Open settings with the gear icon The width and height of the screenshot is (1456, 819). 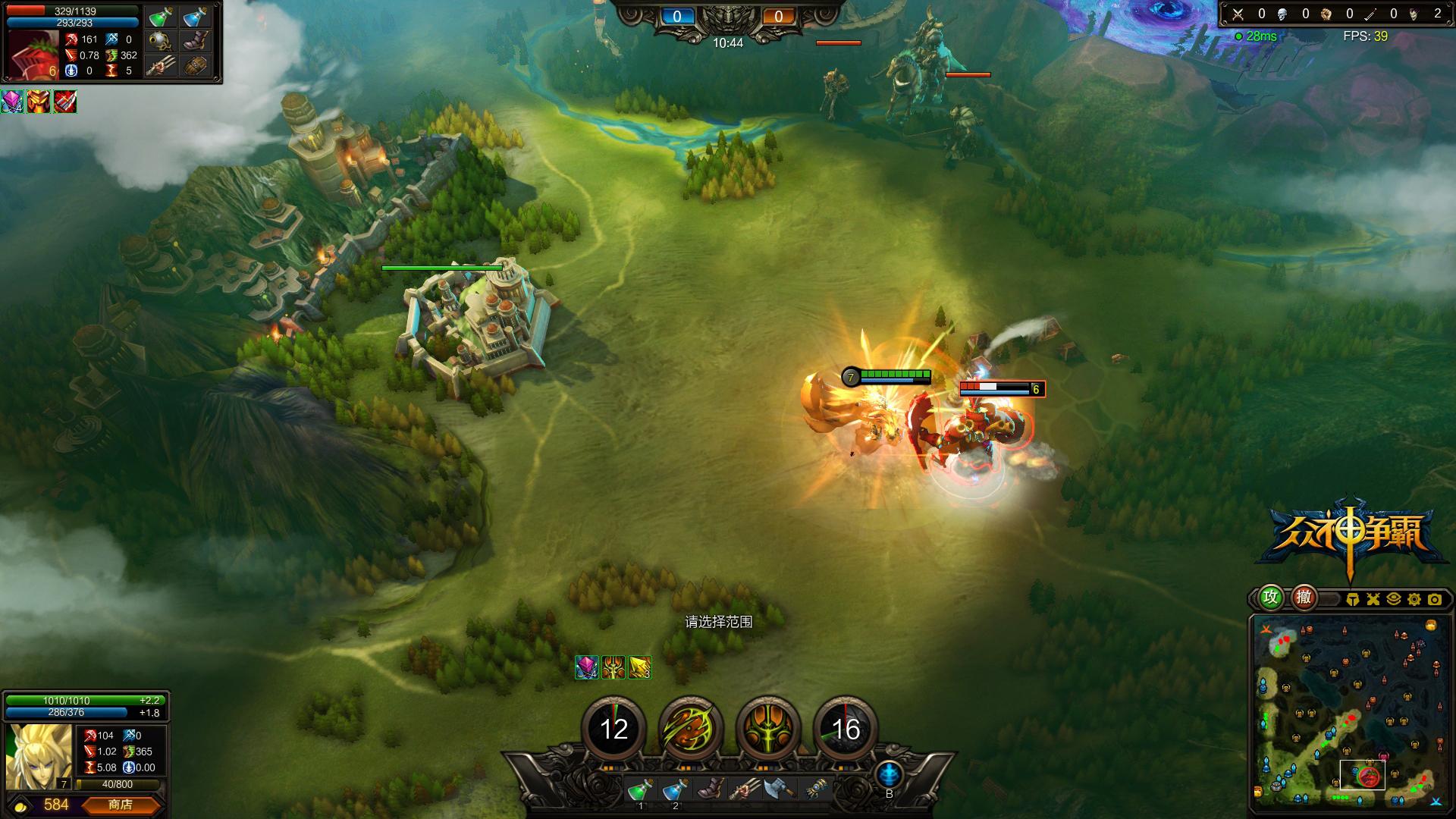(1414, 599)
